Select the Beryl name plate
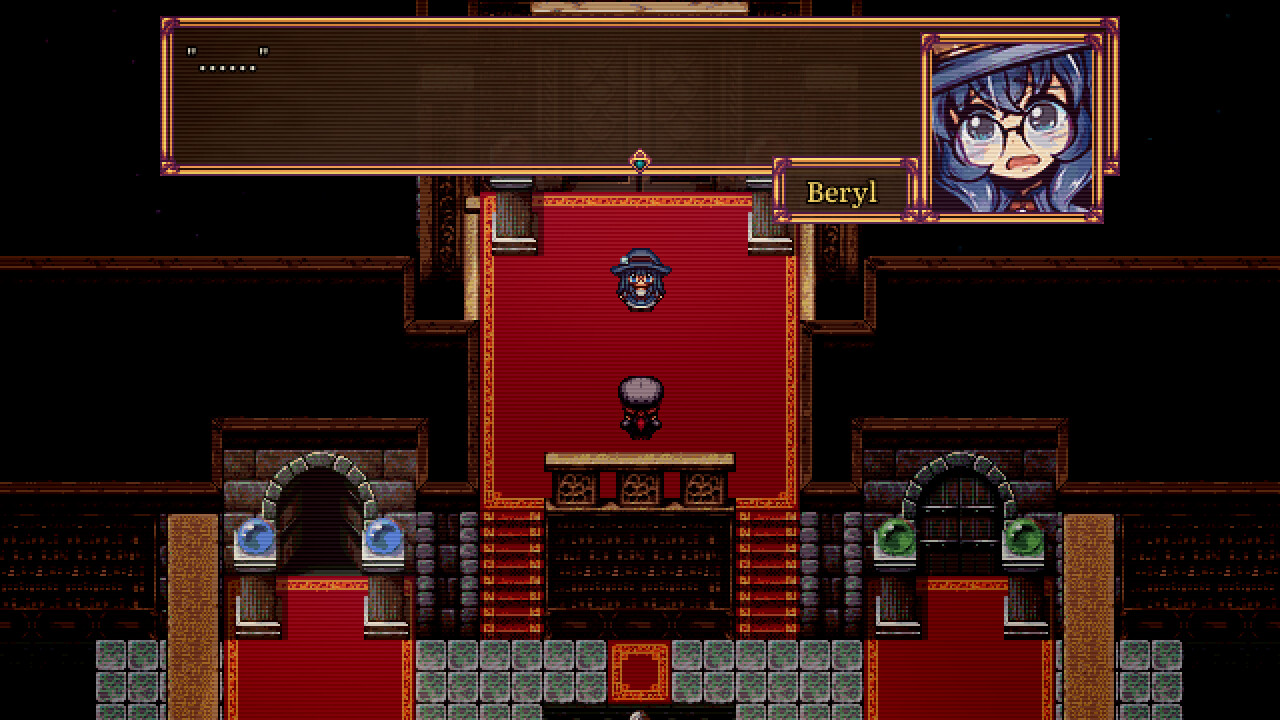The width and height of the screenshot is (1280, 720). (842, 191)
